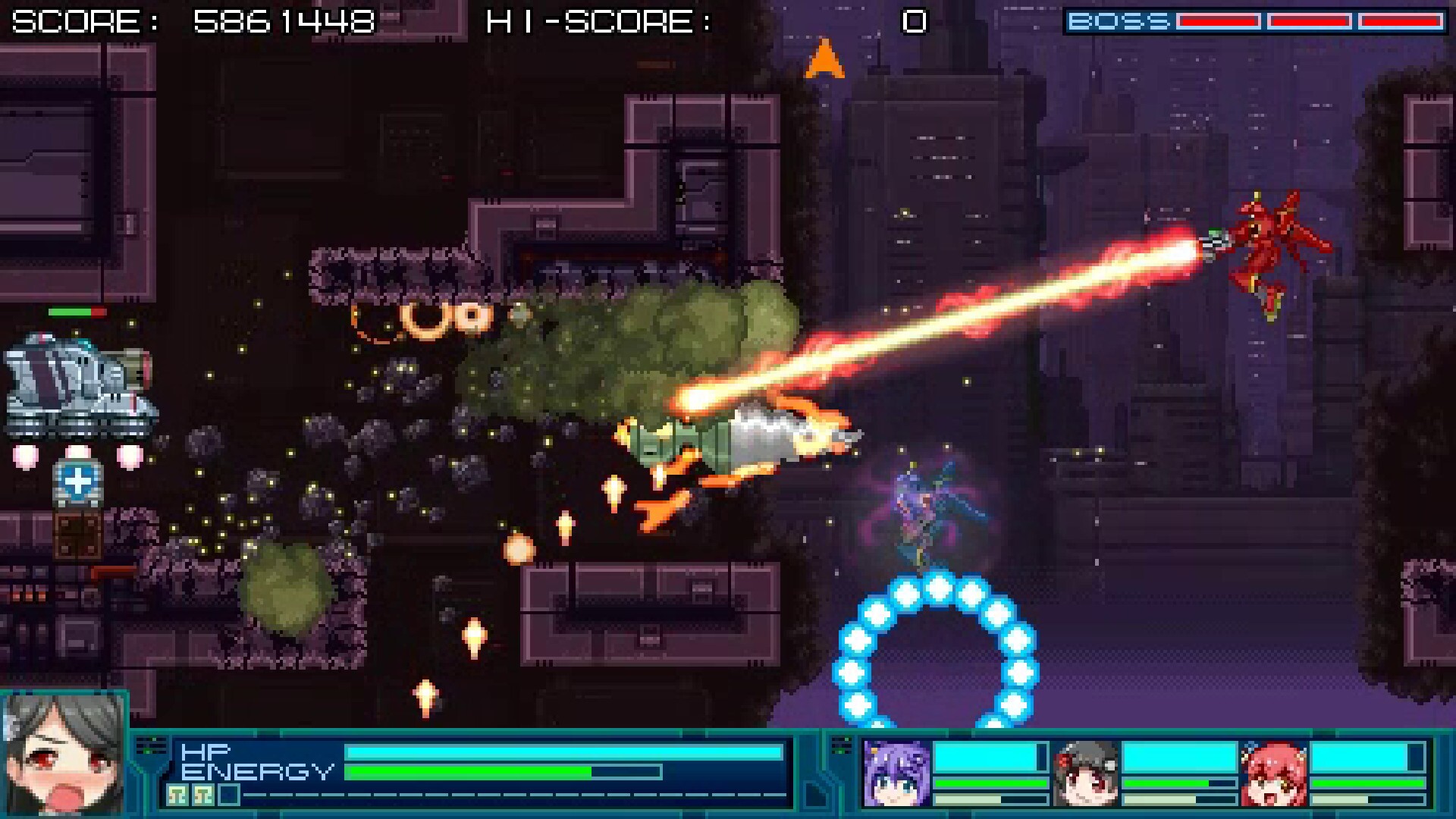Viewport: 1456px width, 819px height.
Task: Click the leftmost boss health segment
Action: [x=1217, y=19]
